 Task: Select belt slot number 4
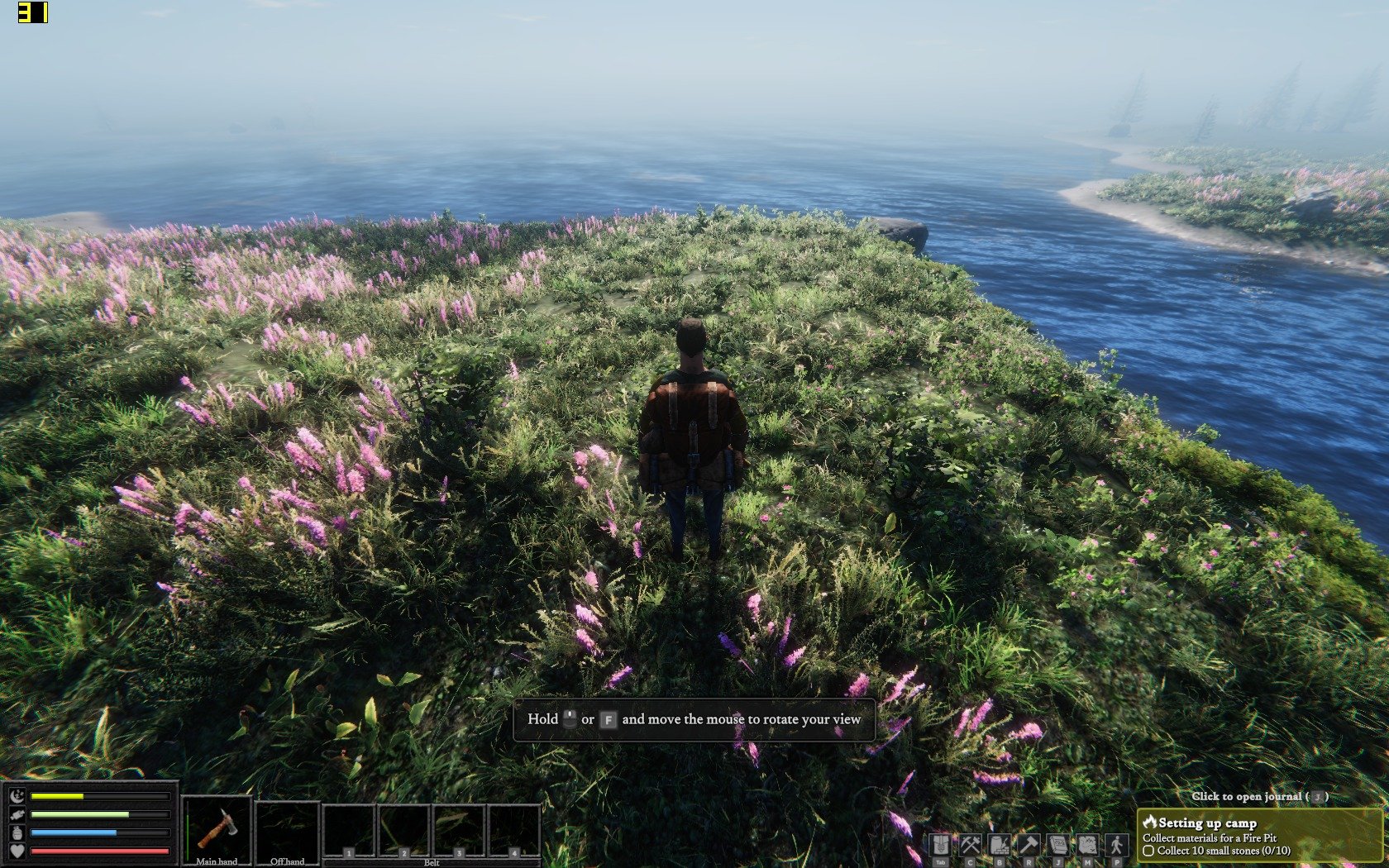pyautogui.click(x=514, y=831)
